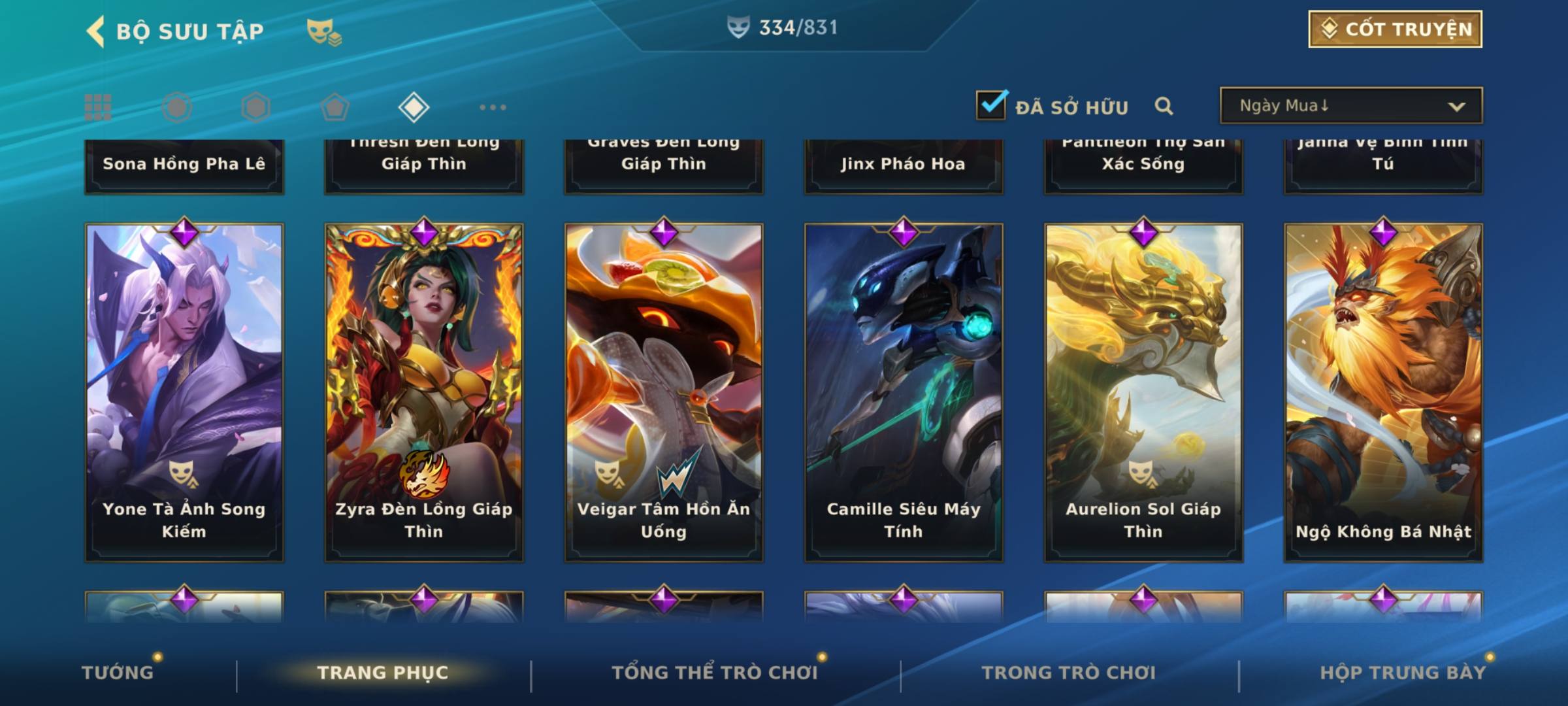Viewport: 1568px width, 706px height.
Task: Open the Ngày Mua sort dropdown
Action: coord(1350,106)
